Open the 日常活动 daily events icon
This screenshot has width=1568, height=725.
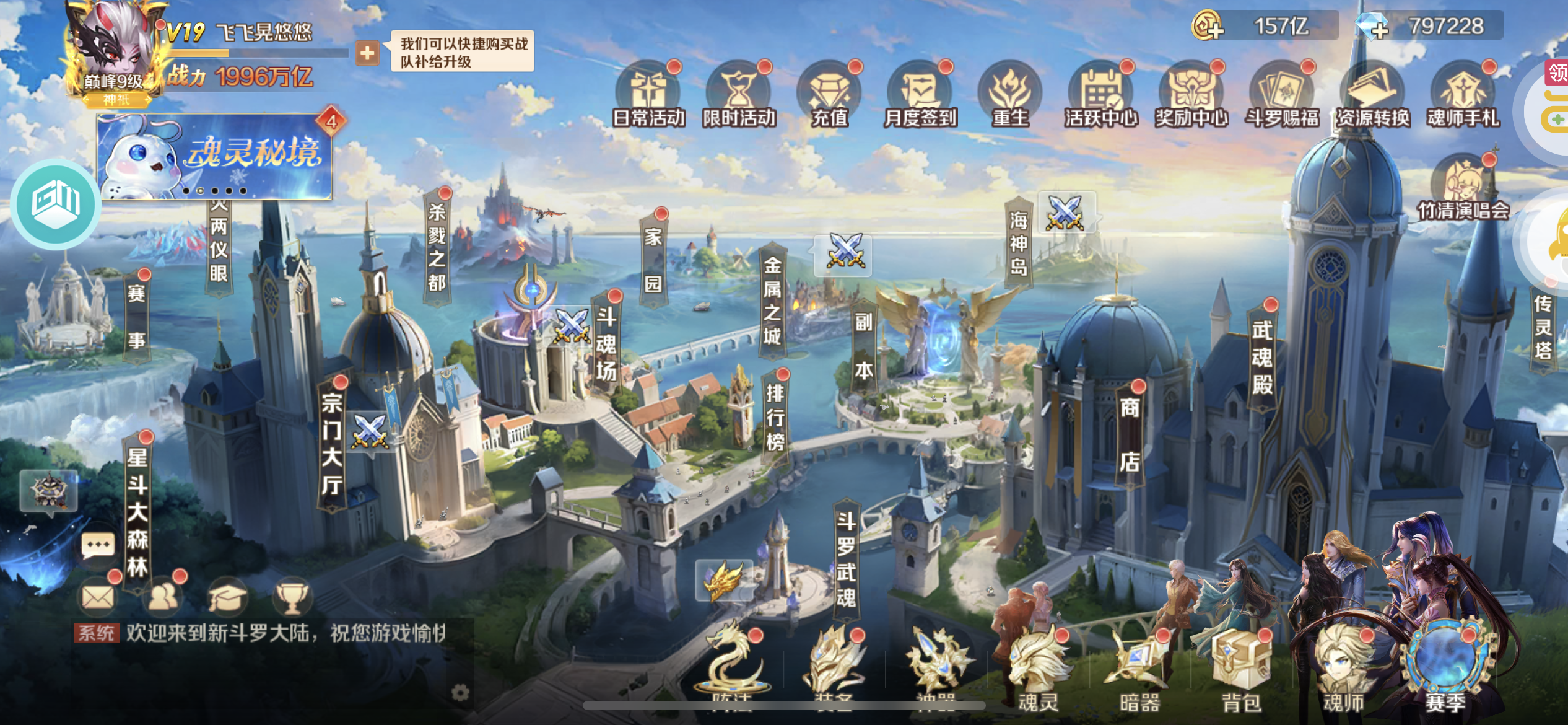point(648,96)
